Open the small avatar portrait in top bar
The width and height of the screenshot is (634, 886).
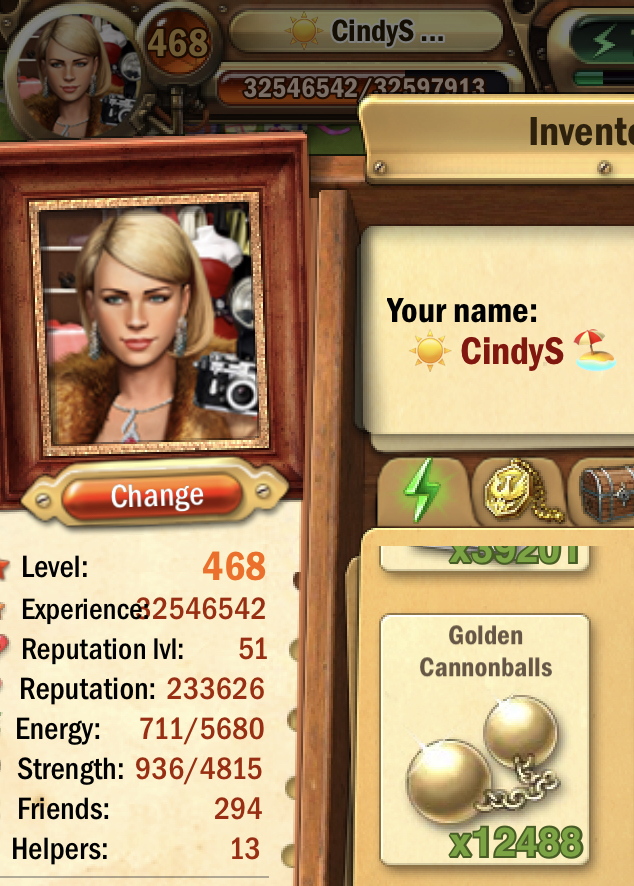tap(68, 70)
